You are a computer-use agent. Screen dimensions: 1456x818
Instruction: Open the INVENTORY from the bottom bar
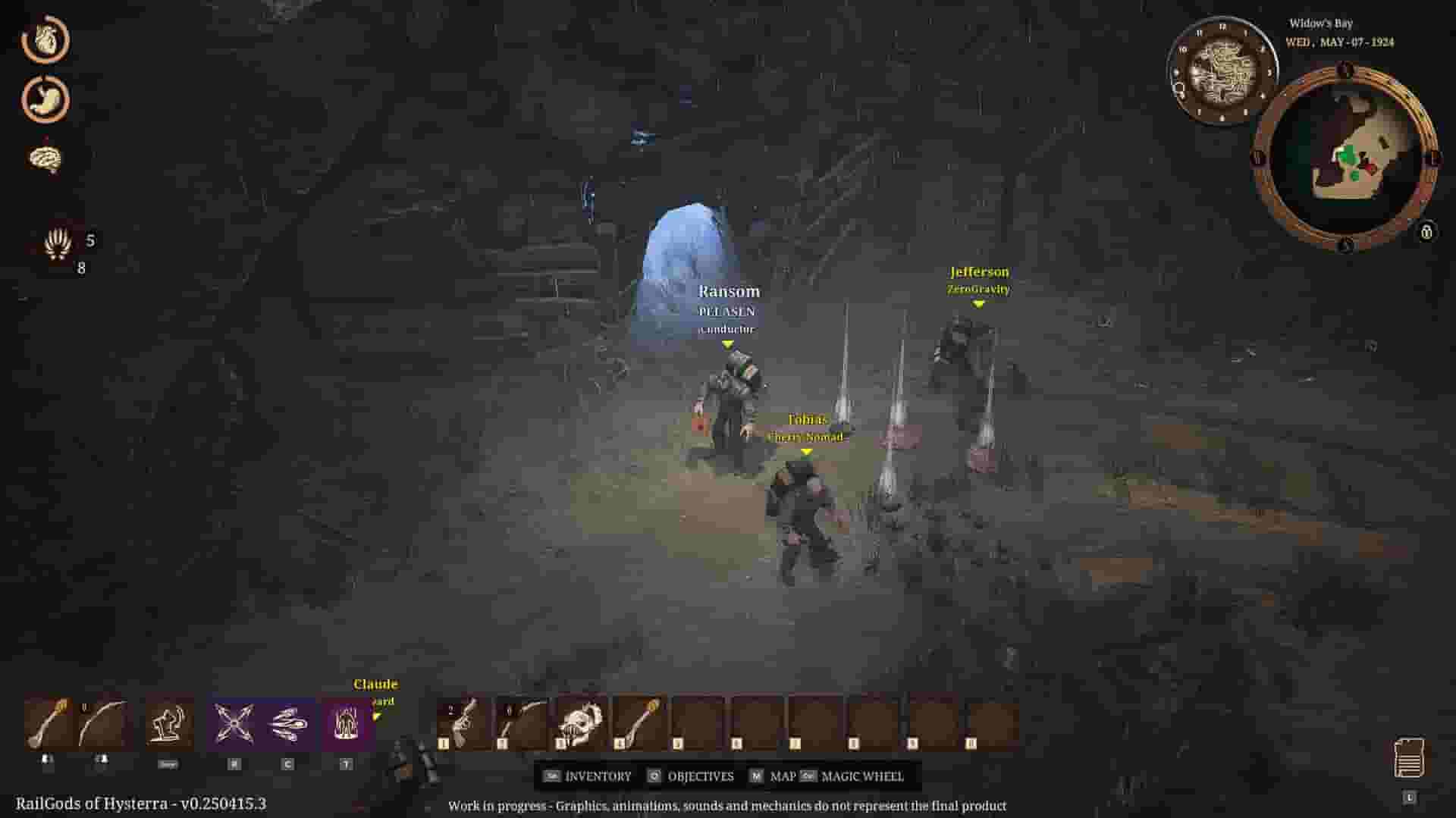pos(596,776)
